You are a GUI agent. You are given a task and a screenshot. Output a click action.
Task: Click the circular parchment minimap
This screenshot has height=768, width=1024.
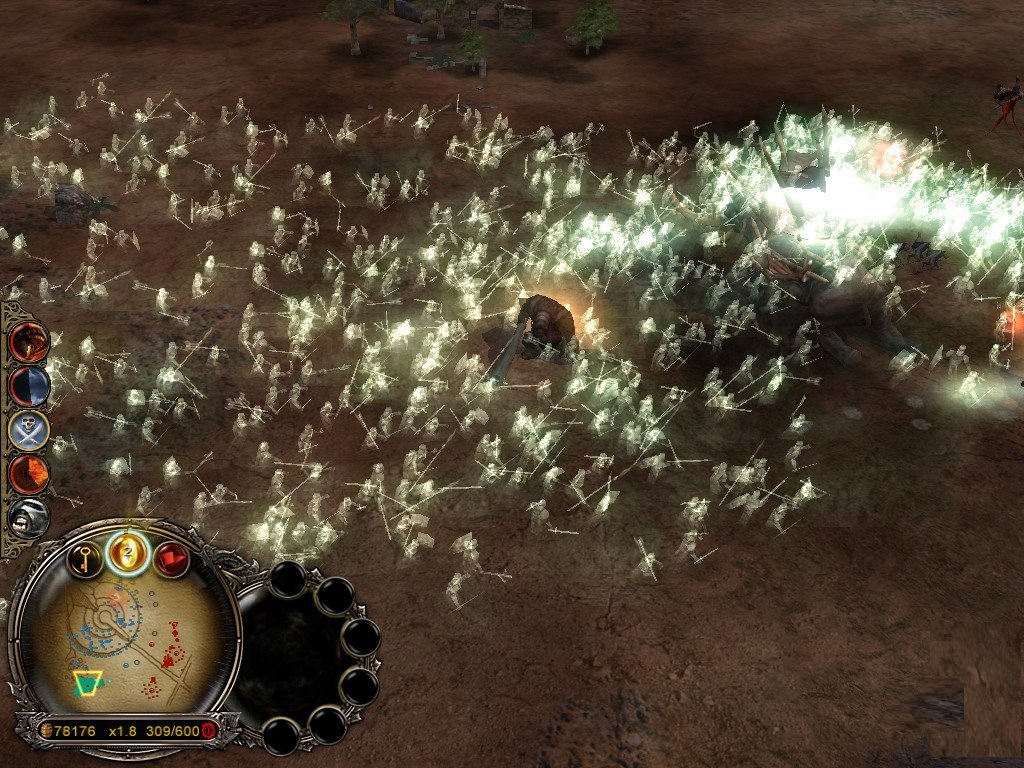tap(125, 645)
